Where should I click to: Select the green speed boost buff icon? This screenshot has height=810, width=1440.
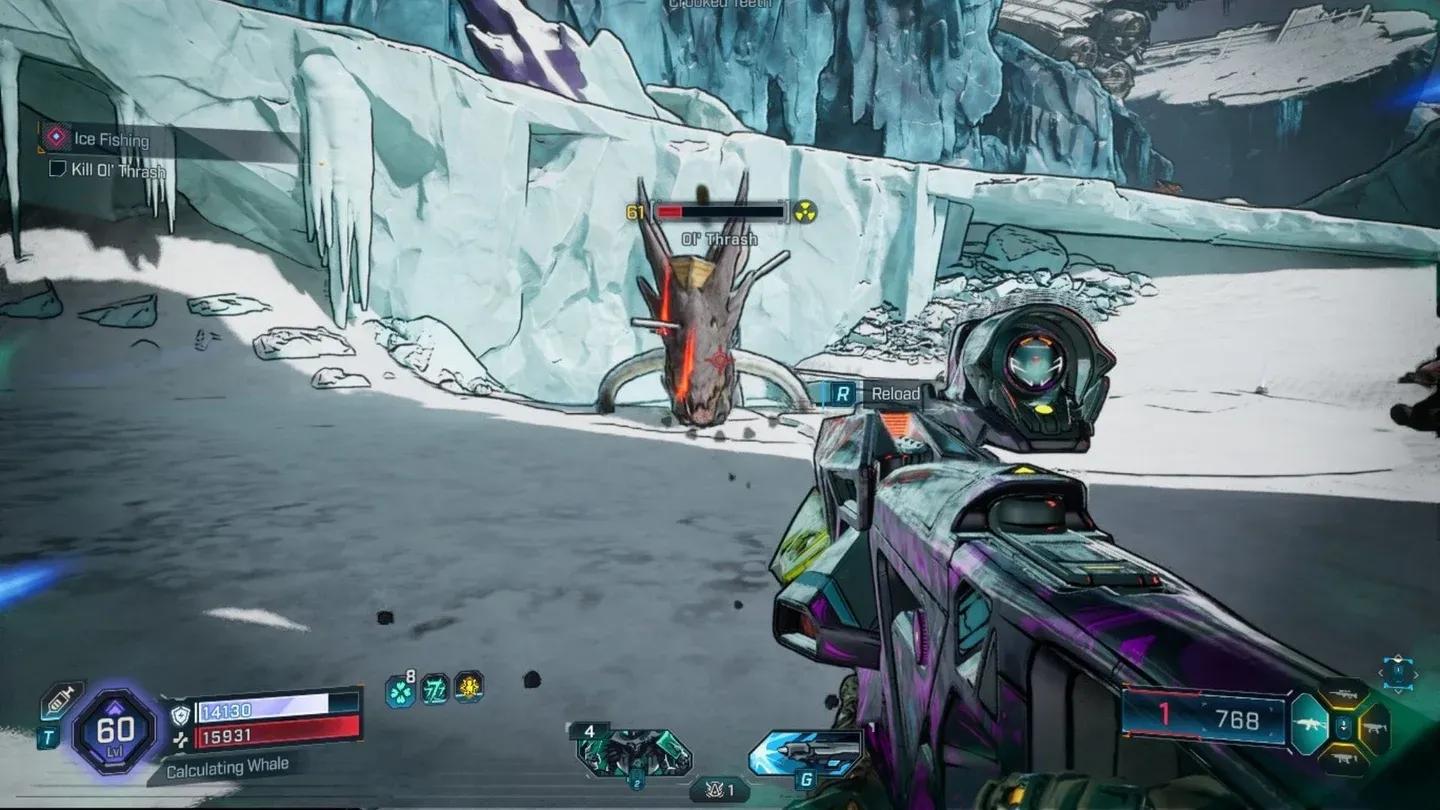[x=434, y=689]
